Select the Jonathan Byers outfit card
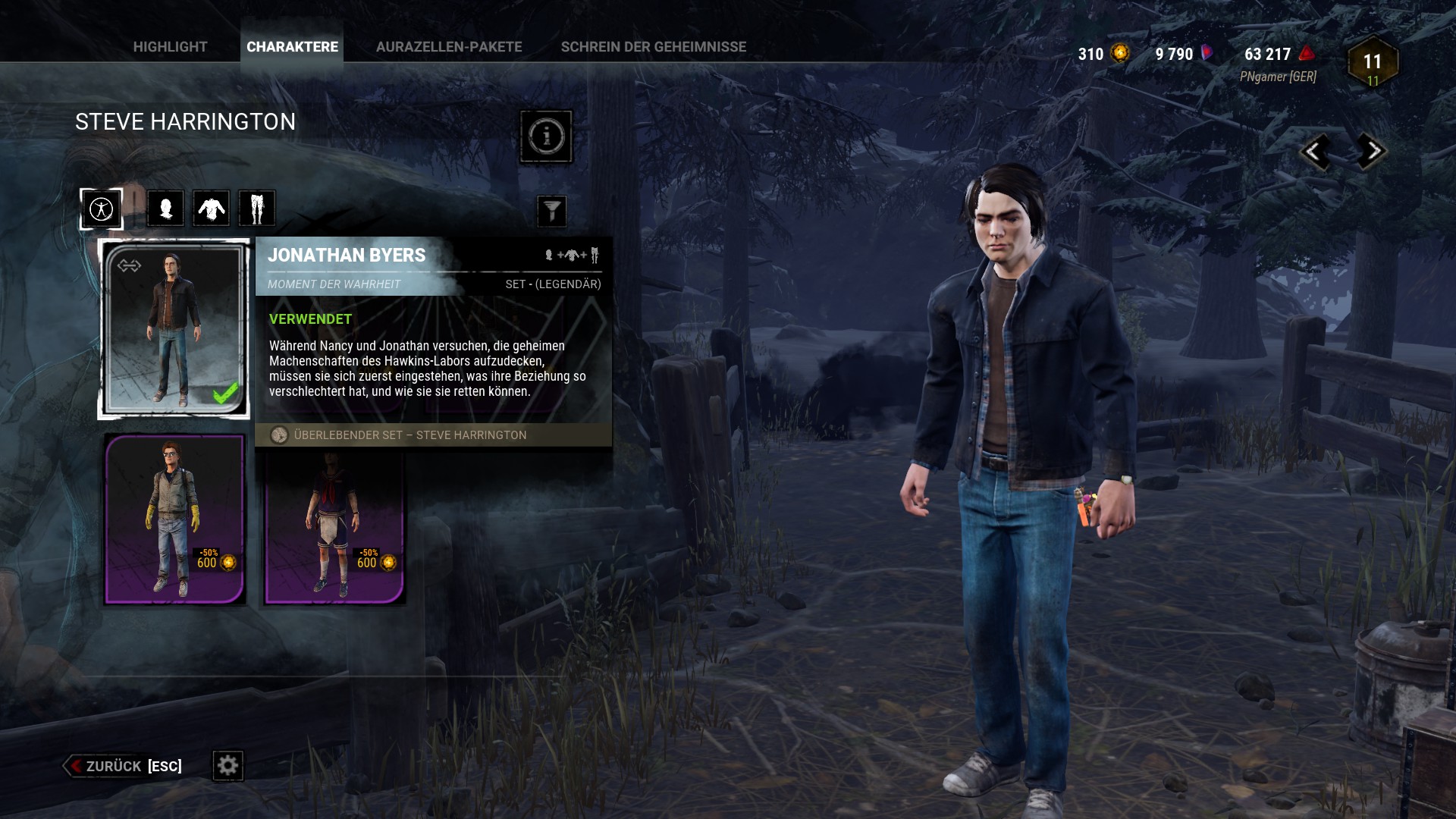1456x819 pixels. [x=174, y=329]
